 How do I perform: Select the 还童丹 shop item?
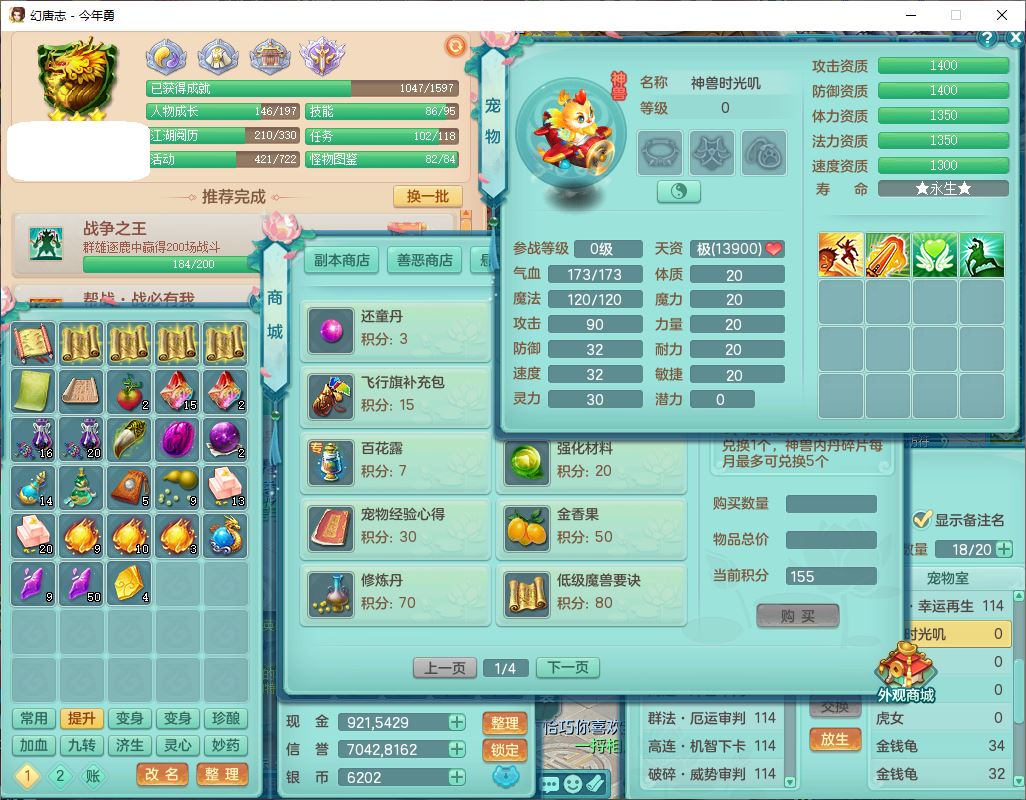pyautogui.click(x=395, y=328)
